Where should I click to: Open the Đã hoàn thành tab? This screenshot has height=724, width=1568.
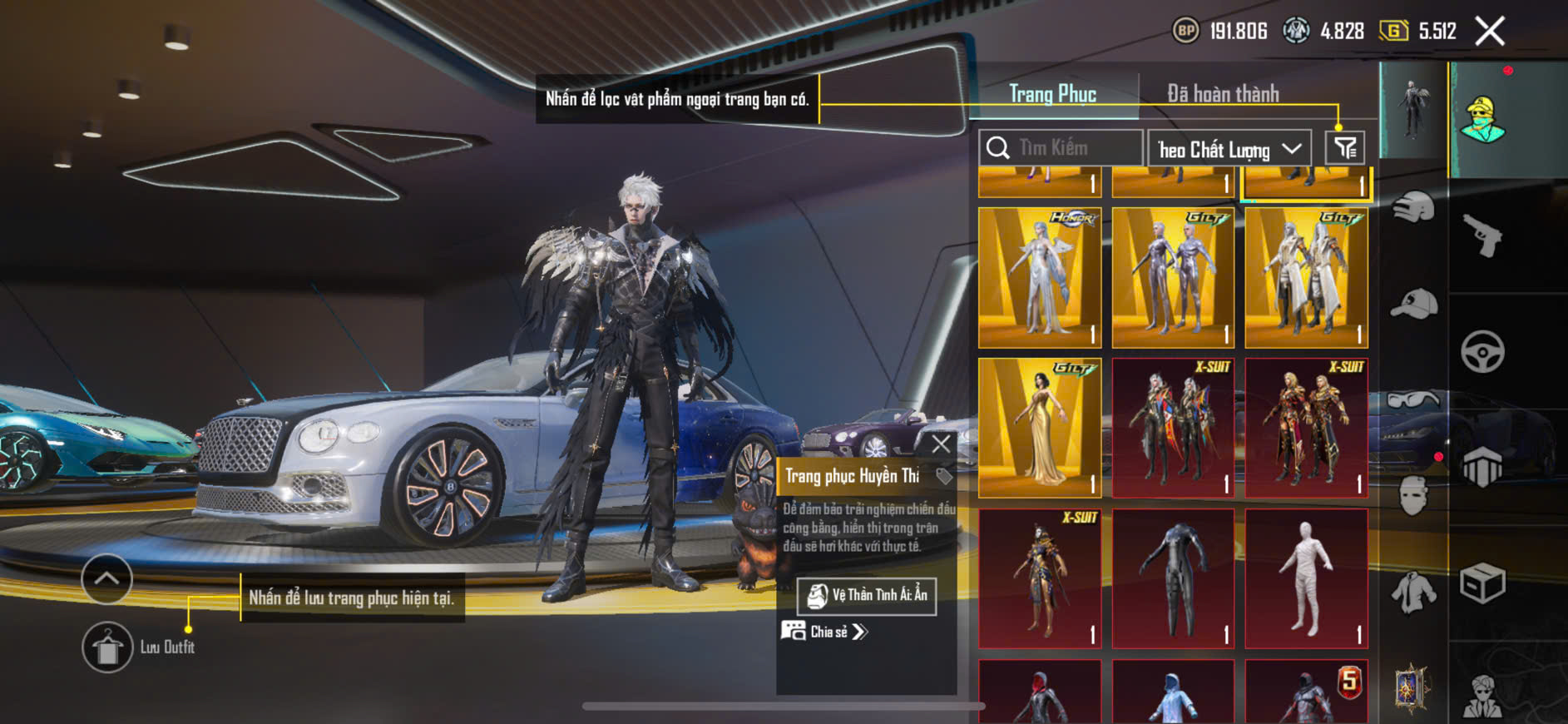(x=1222, y=94)
